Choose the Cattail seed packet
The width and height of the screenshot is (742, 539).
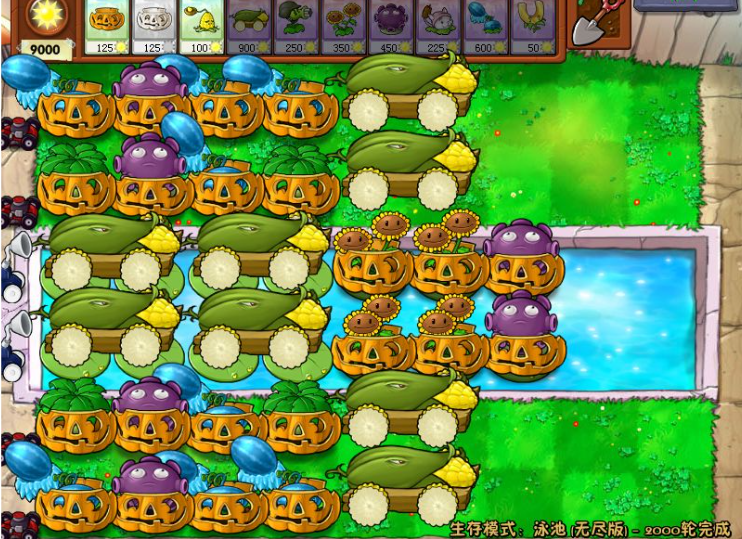click(438, 26)
